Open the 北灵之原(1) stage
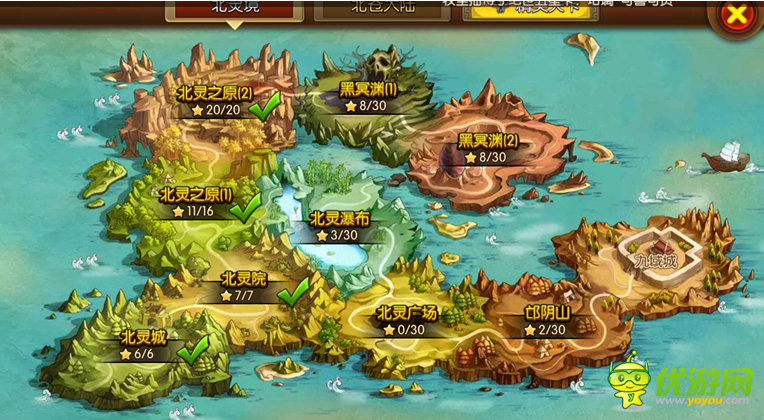 [x=195, y=202]
